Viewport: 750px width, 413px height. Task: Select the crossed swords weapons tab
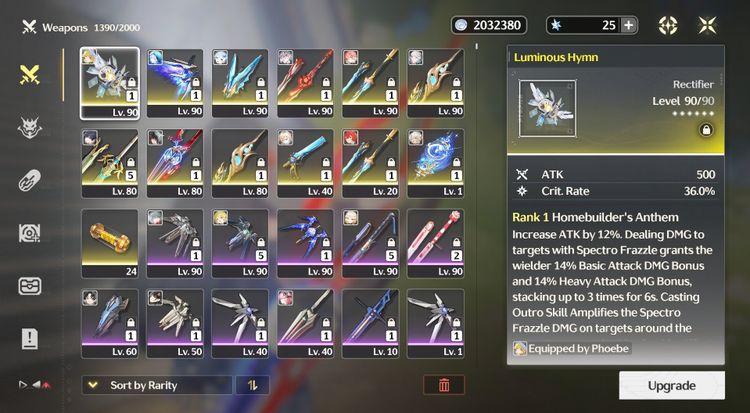[x=31, y=73]
